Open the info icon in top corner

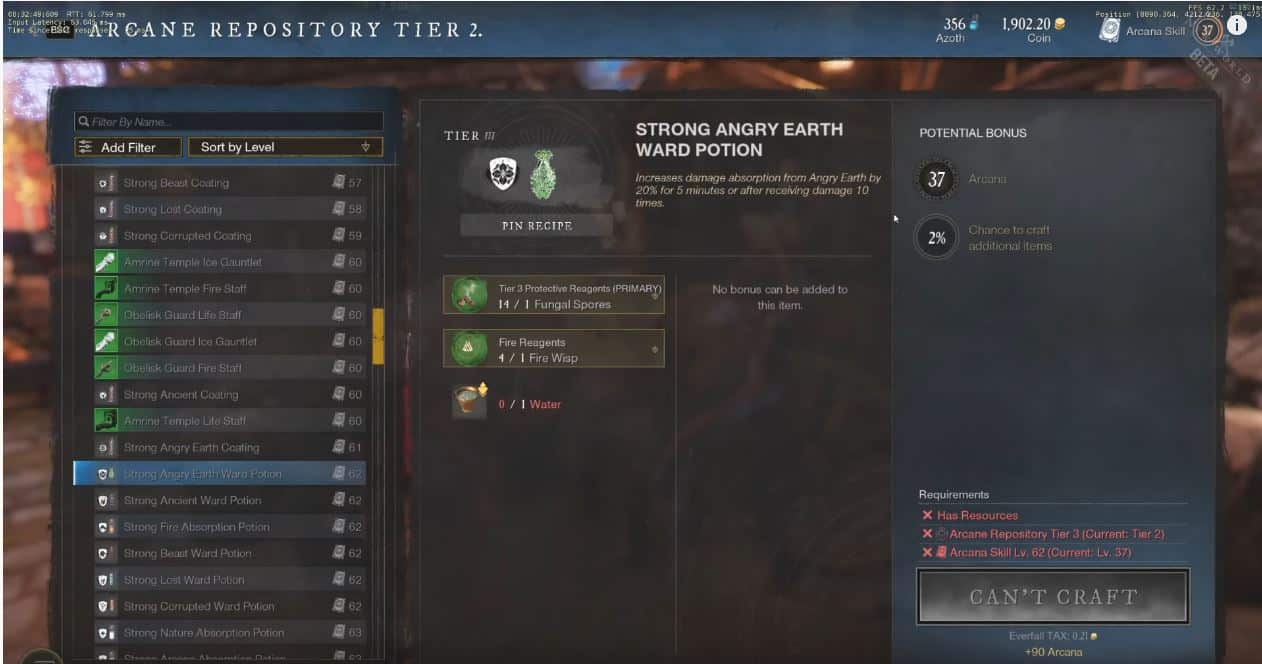point(1237,26)
